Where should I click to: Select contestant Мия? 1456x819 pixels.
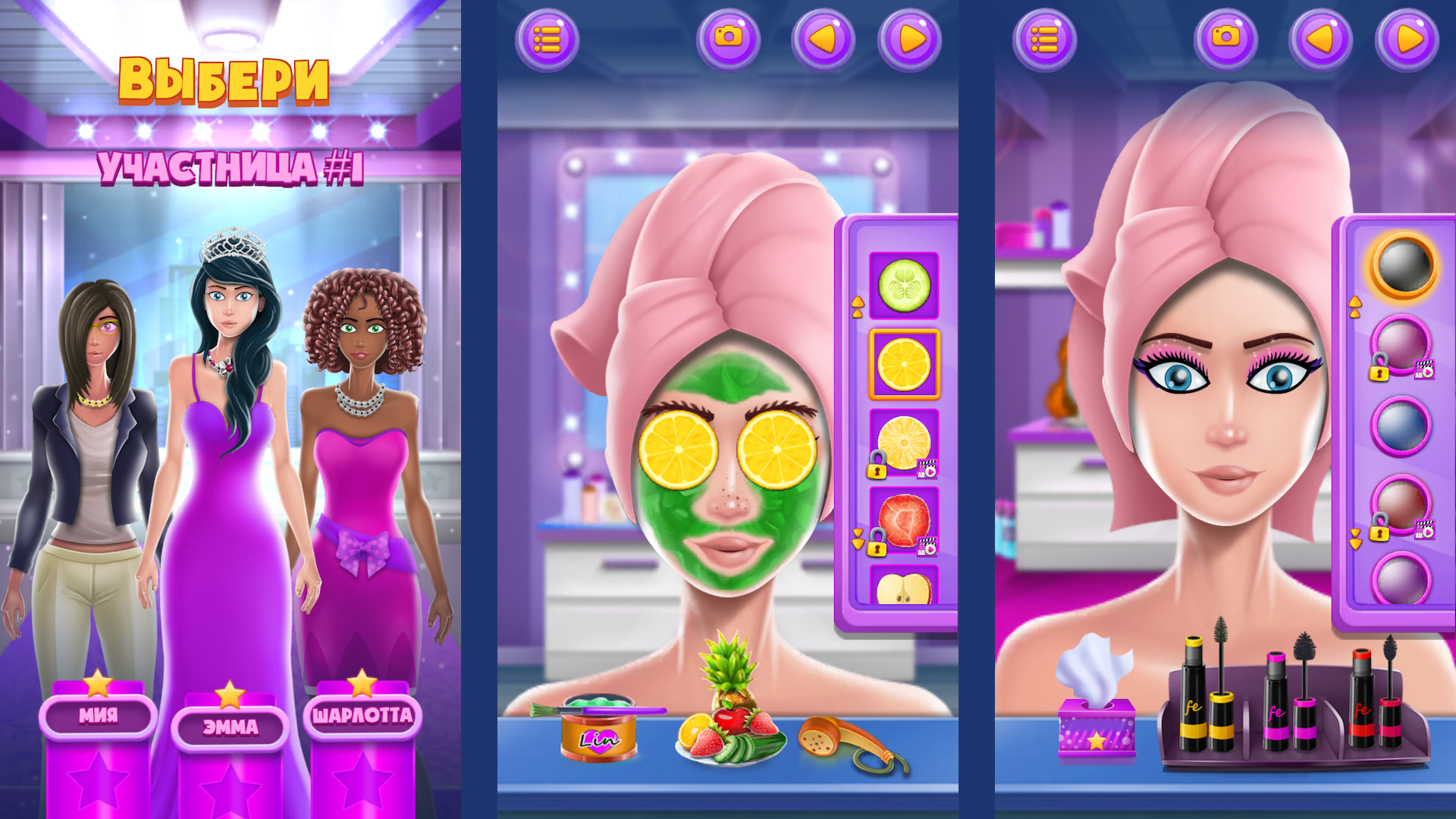(x=99, y=717)
